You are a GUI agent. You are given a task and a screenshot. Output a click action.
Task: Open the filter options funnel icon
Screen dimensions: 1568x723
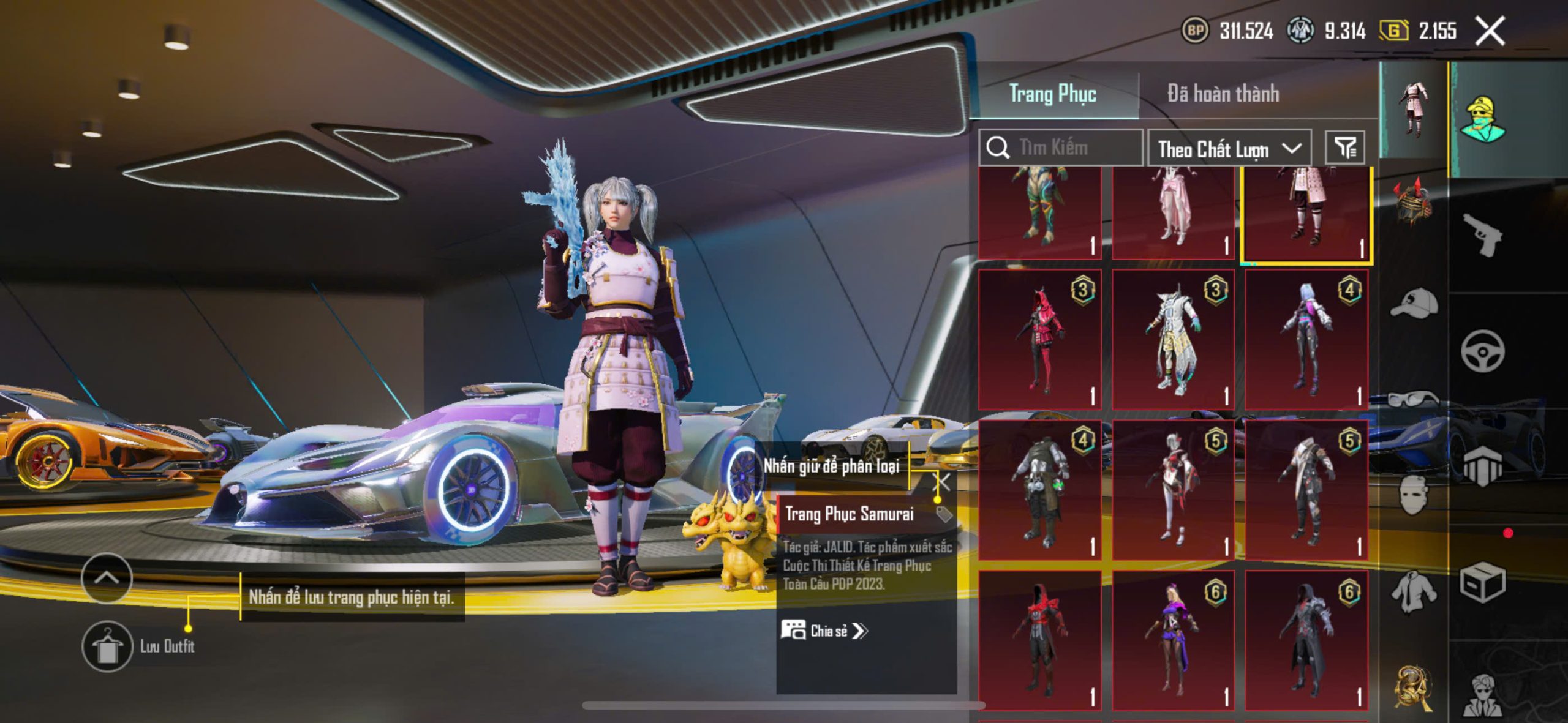(1345, 148)
